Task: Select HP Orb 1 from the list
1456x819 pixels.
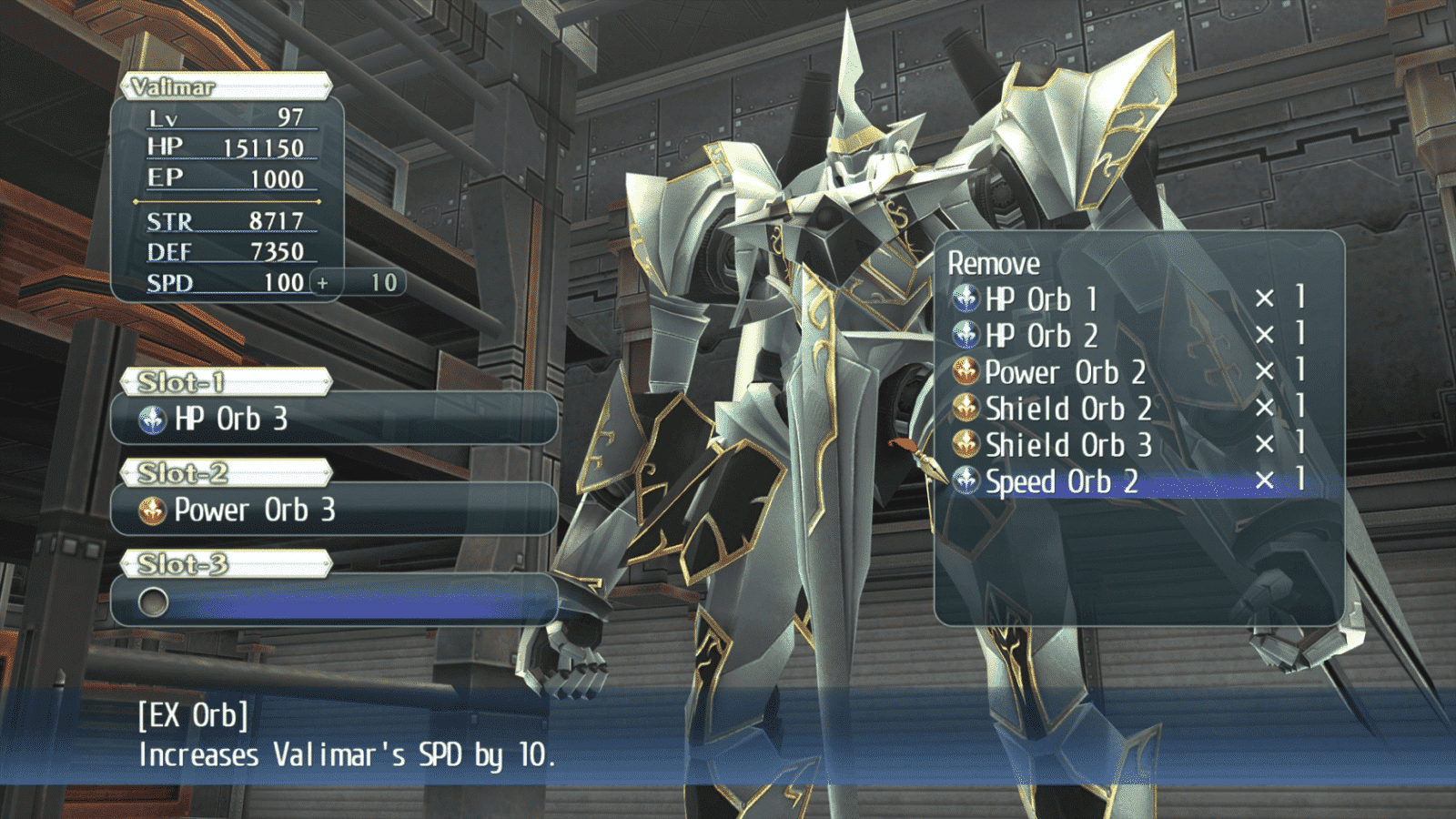Action: [x=1041, y=298]
